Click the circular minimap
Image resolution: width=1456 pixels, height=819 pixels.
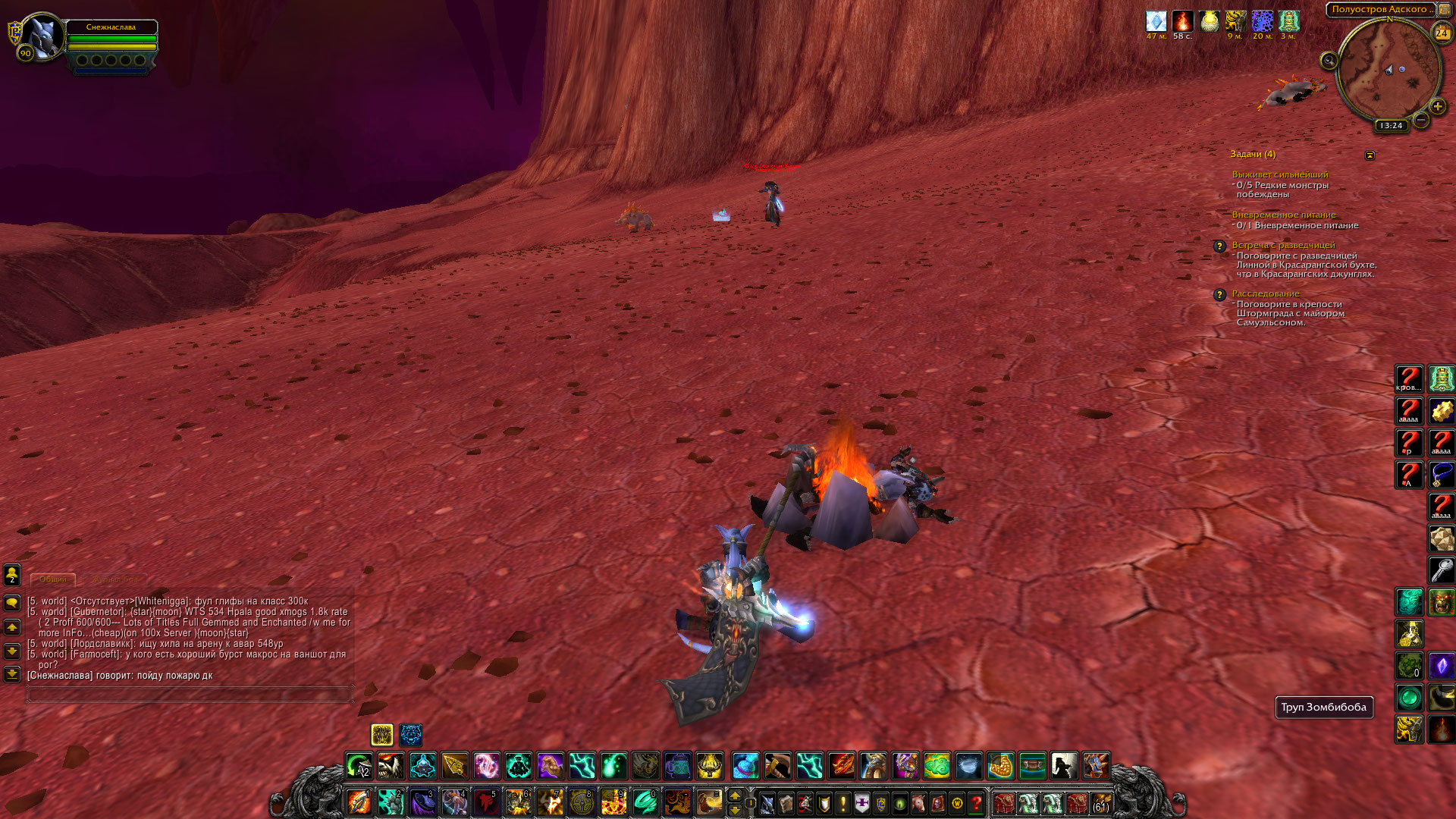[x=1387, y=71]
